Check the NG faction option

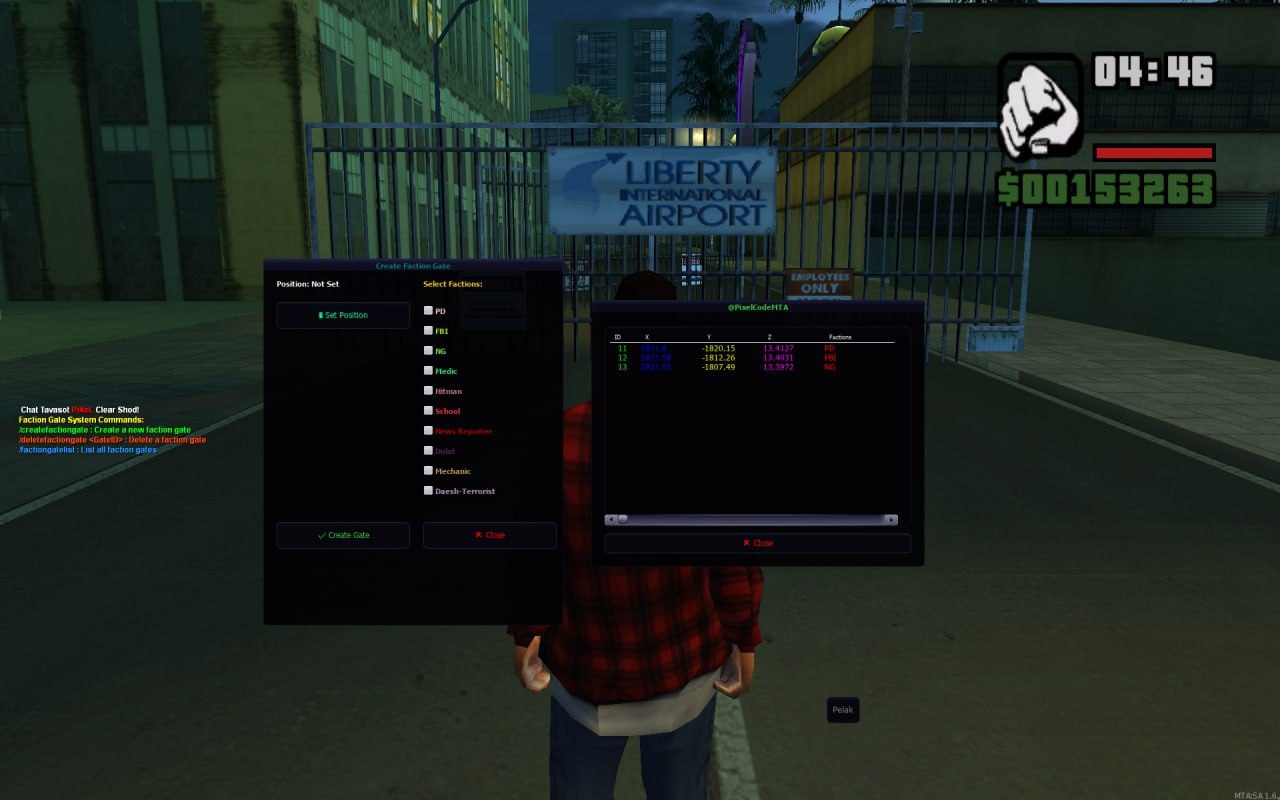click(x=429, y=351)
